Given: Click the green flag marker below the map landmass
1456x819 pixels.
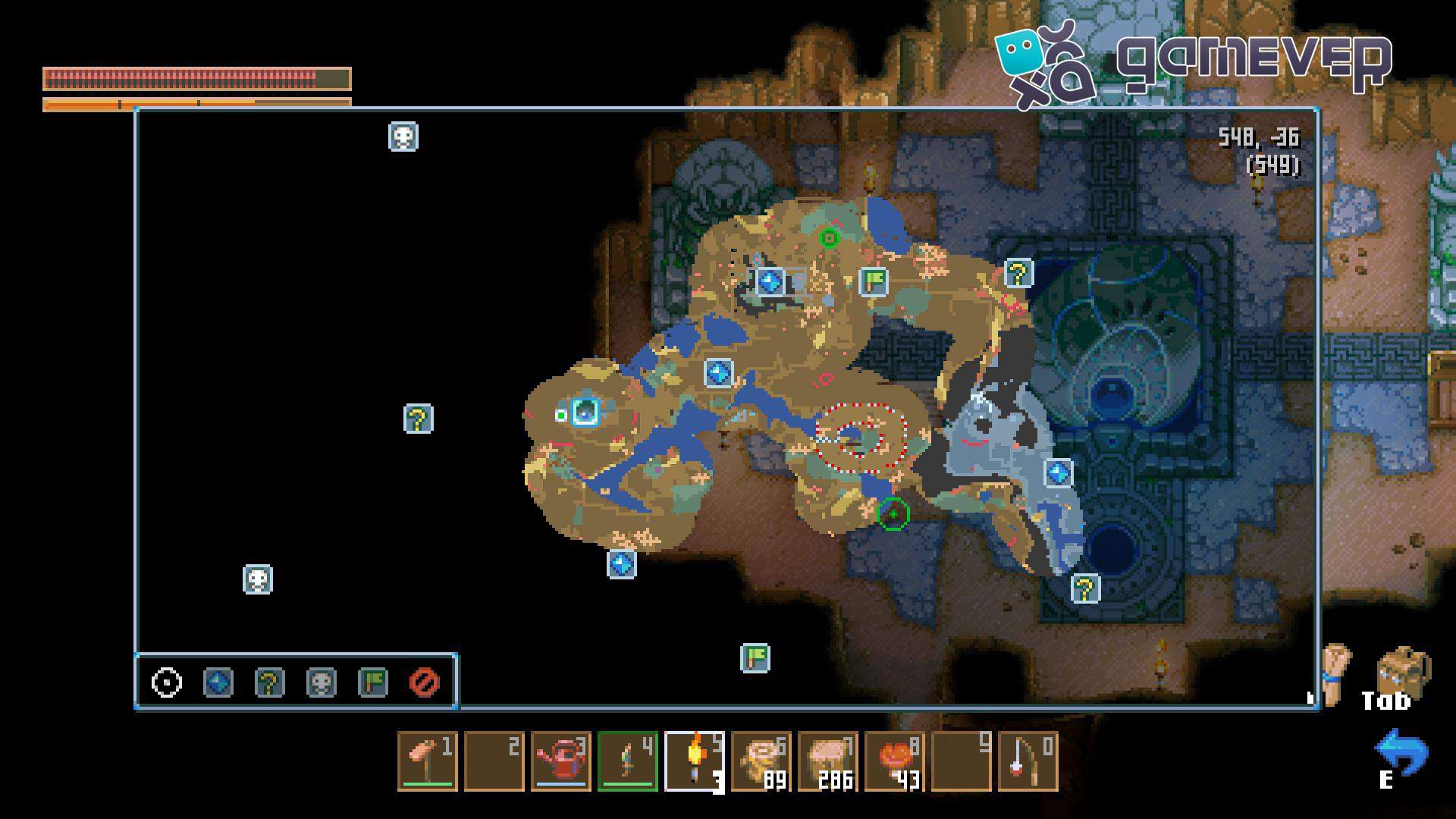Looking at the screenshot, I should pos(755,658).
